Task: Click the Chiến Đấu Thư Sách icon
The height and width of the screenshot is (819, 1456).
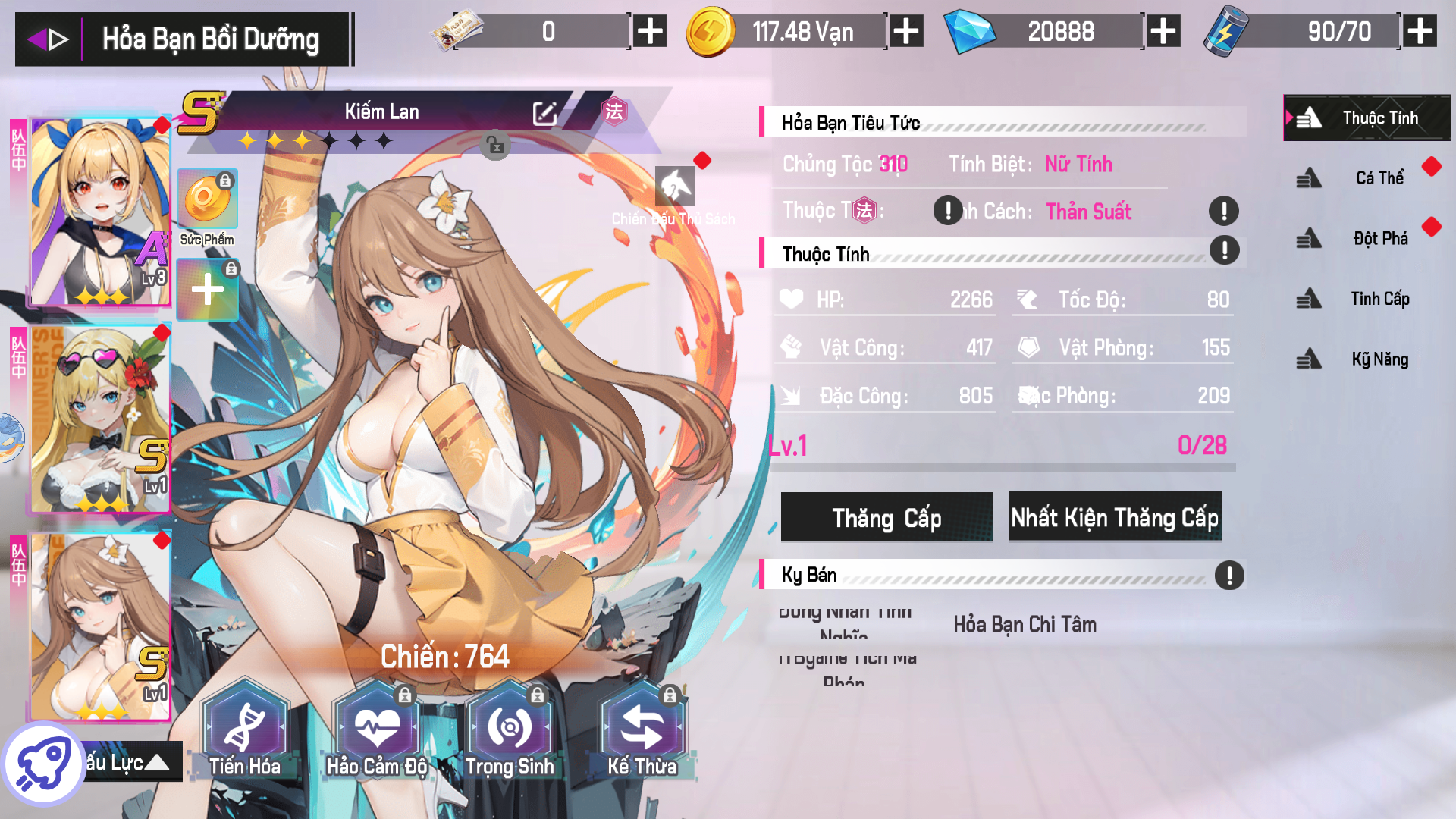Action: [x=675, y=187]
